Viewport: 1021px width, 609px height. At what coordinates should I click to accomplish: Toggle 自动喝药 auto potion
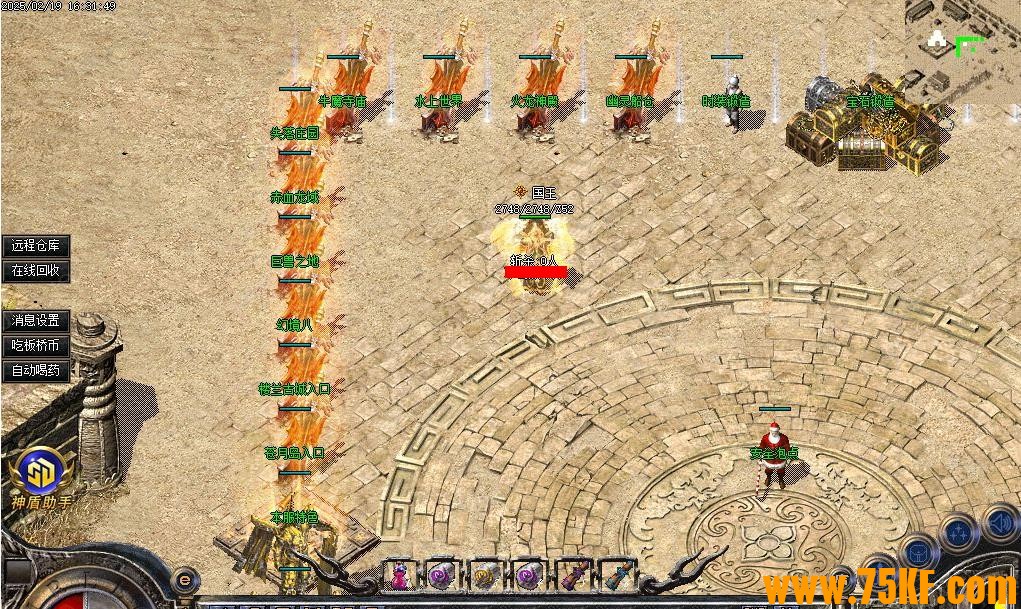tap(36, 371)
